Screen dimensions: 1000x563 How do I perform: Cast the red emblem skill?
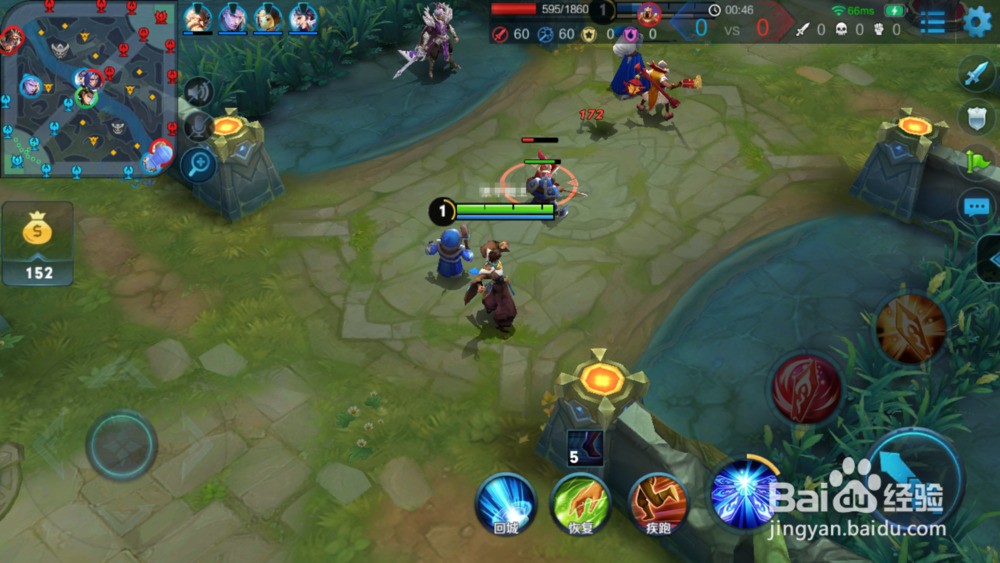[806, 388]
